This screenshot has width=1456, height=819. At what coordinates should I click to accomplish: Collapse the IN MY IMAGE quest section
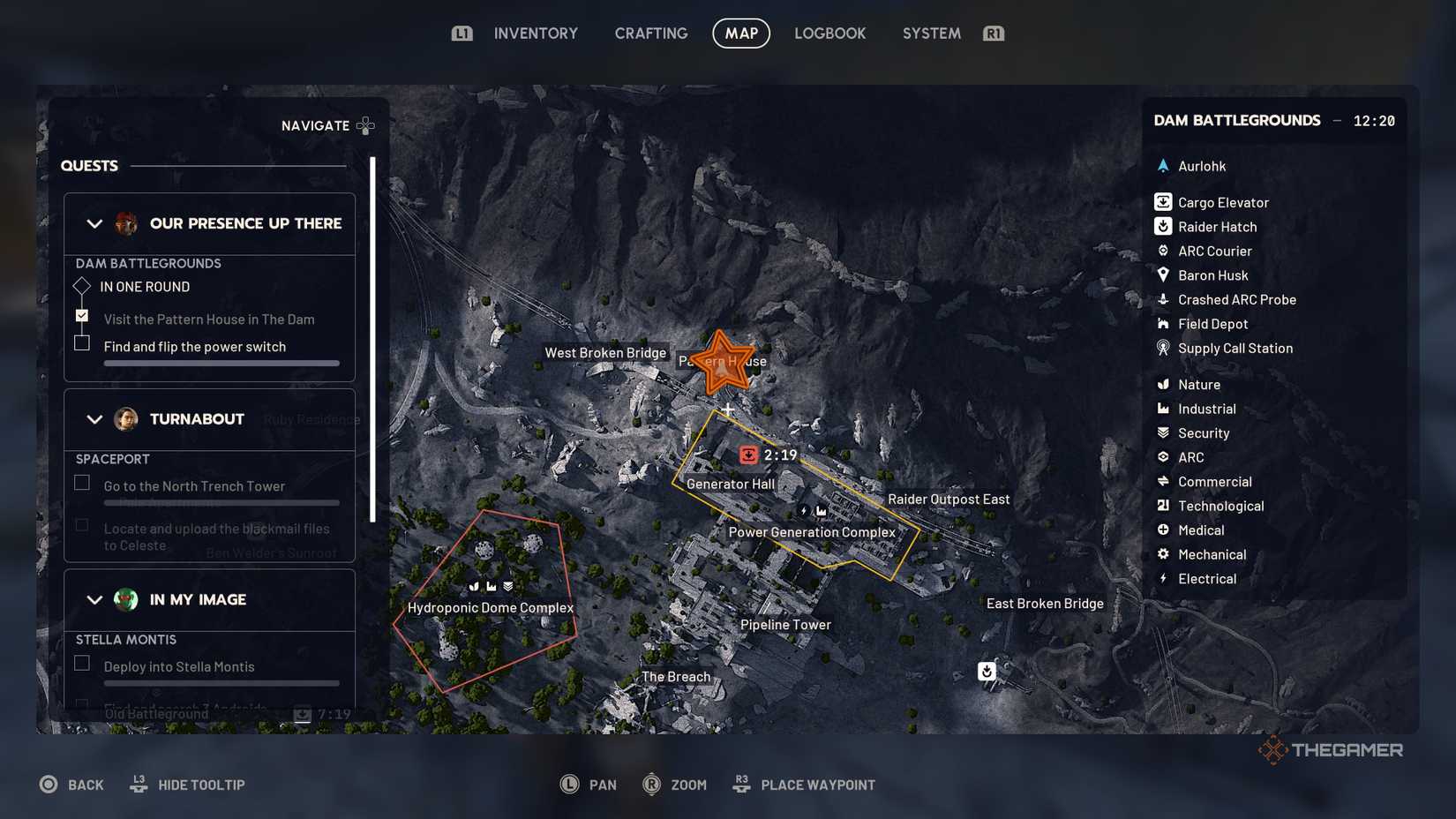[x=94, y=599]
